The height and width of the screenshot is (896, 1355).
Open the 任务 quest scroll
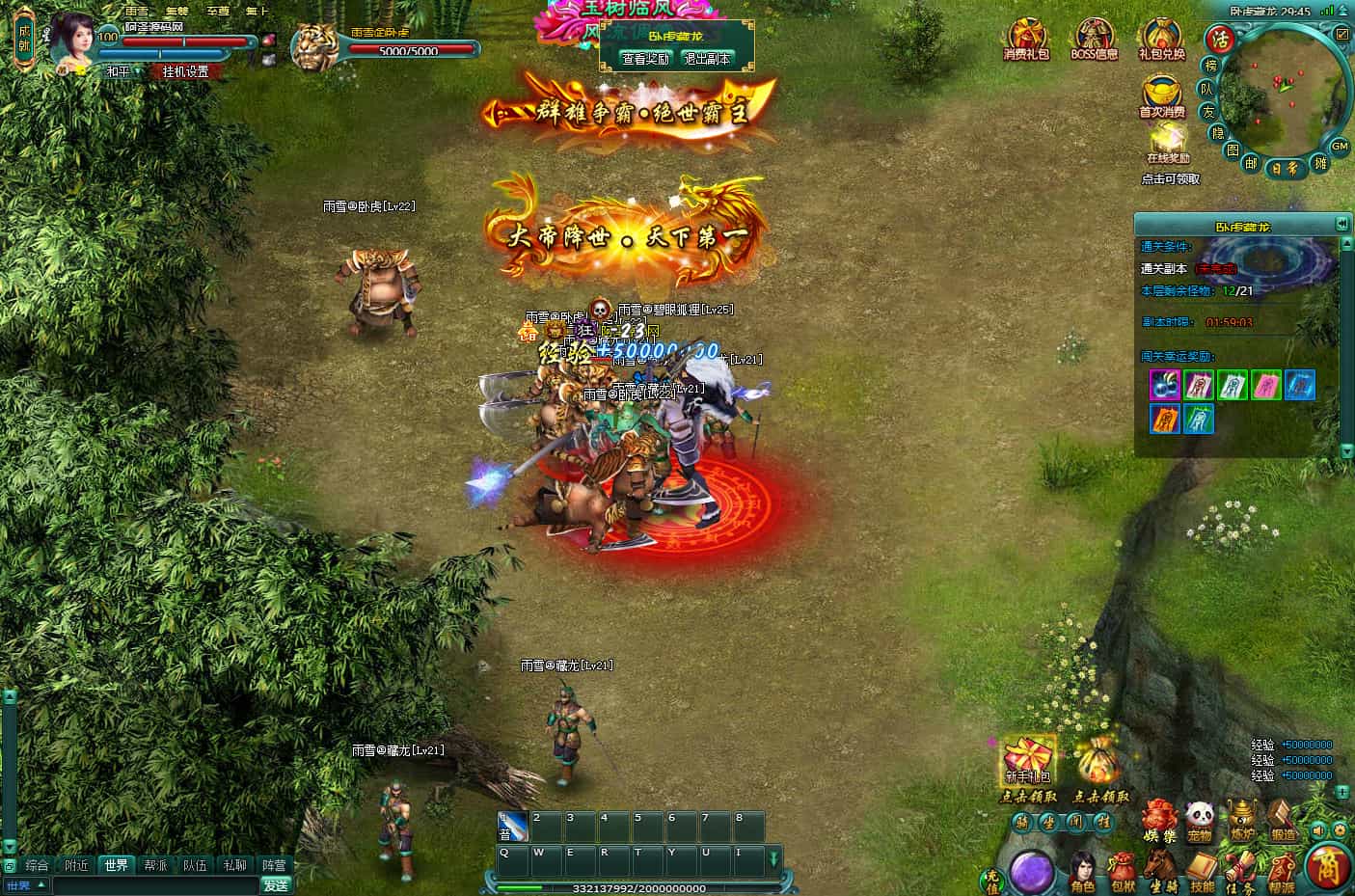point(1240,871)
